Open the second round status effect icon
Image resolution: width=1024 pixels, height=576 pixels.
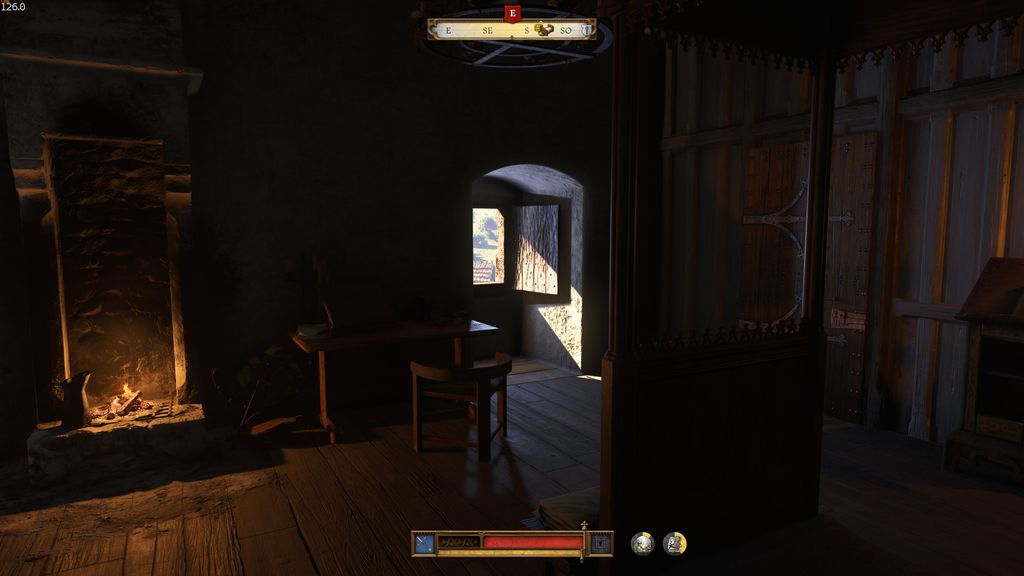[675, 543]
